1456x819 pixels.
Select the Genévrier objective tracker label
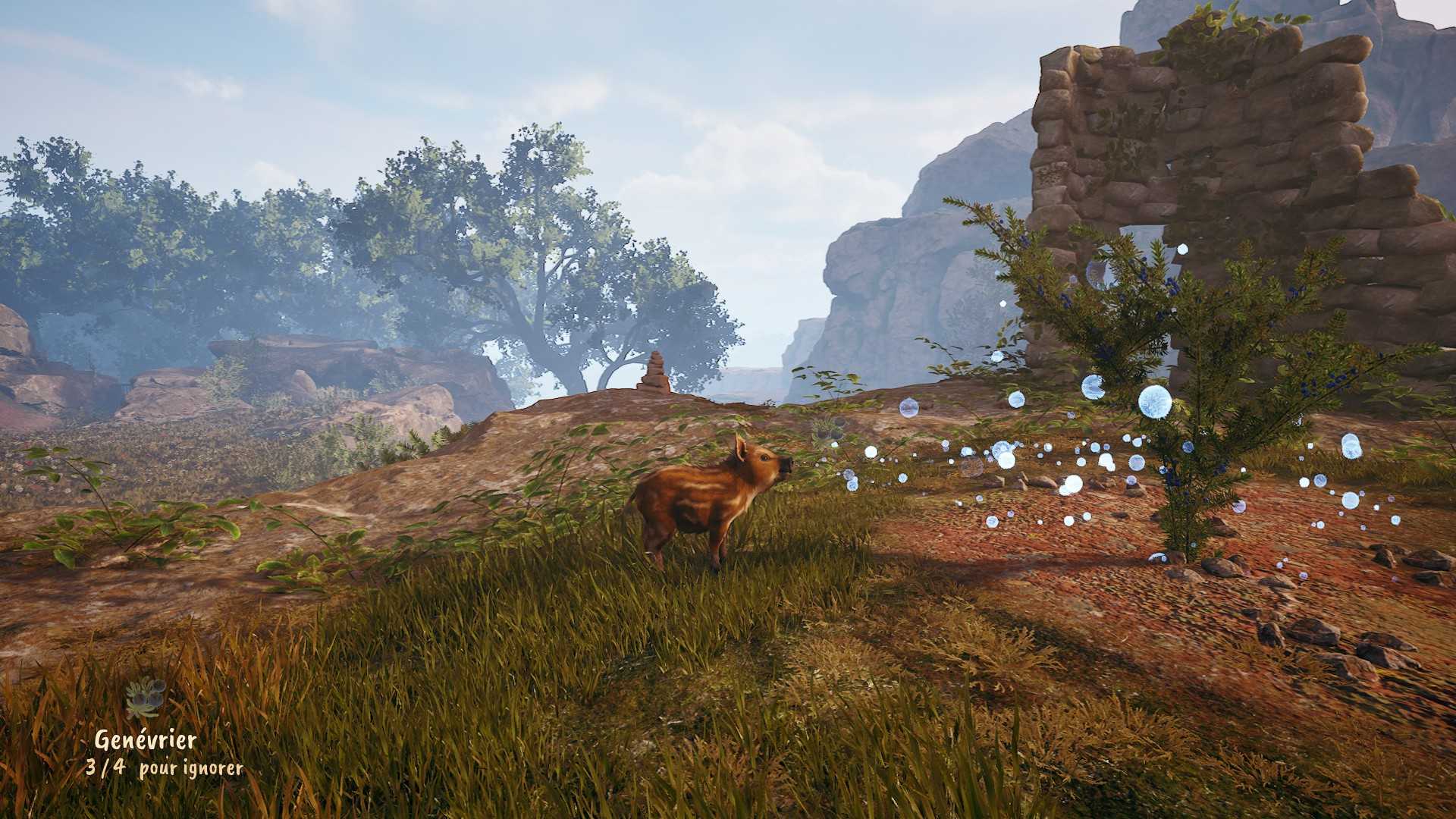pyautogui.click(x=146, y=739)
